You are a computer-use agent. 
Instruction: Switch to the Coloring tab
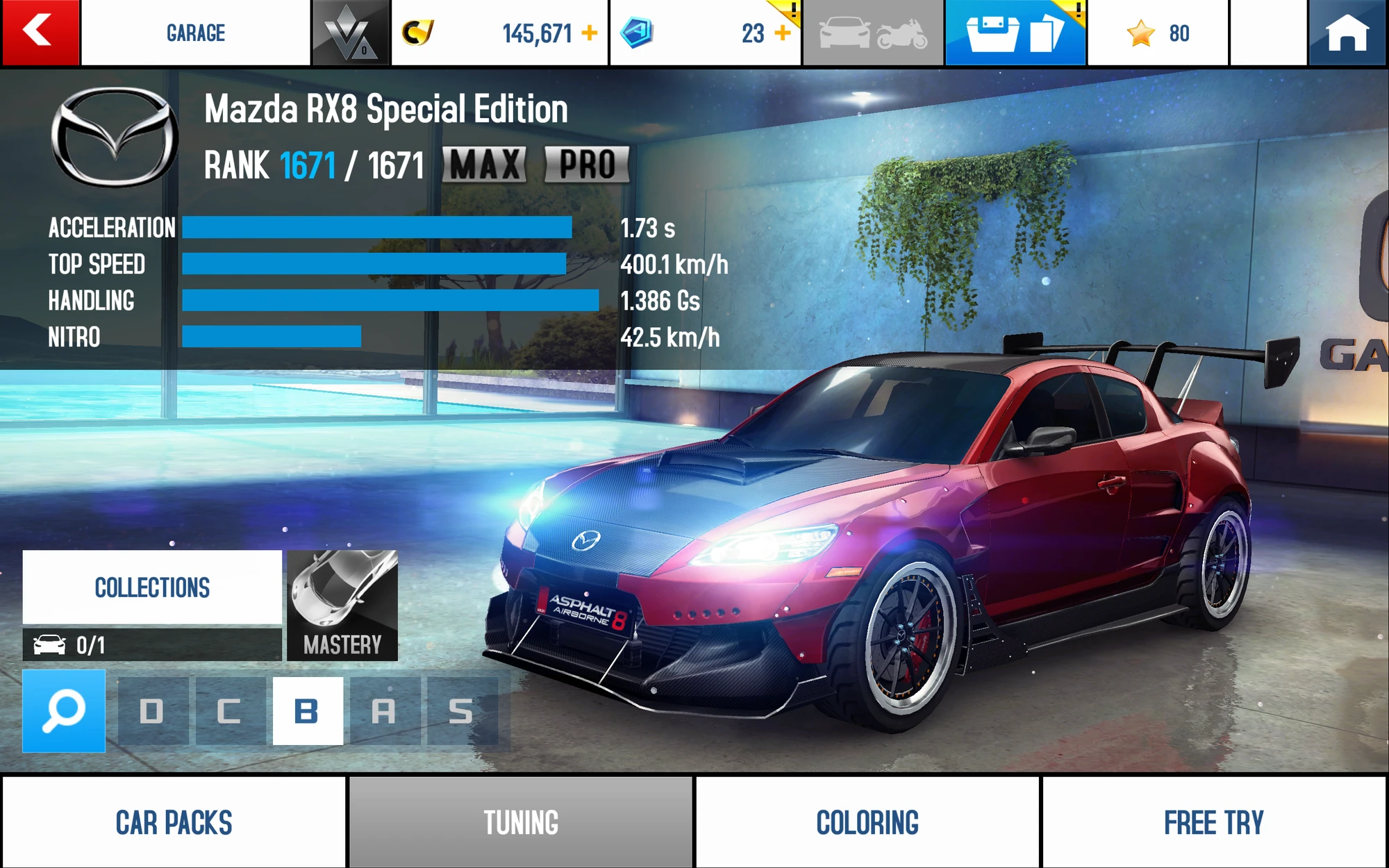click(x=865, y=821)
